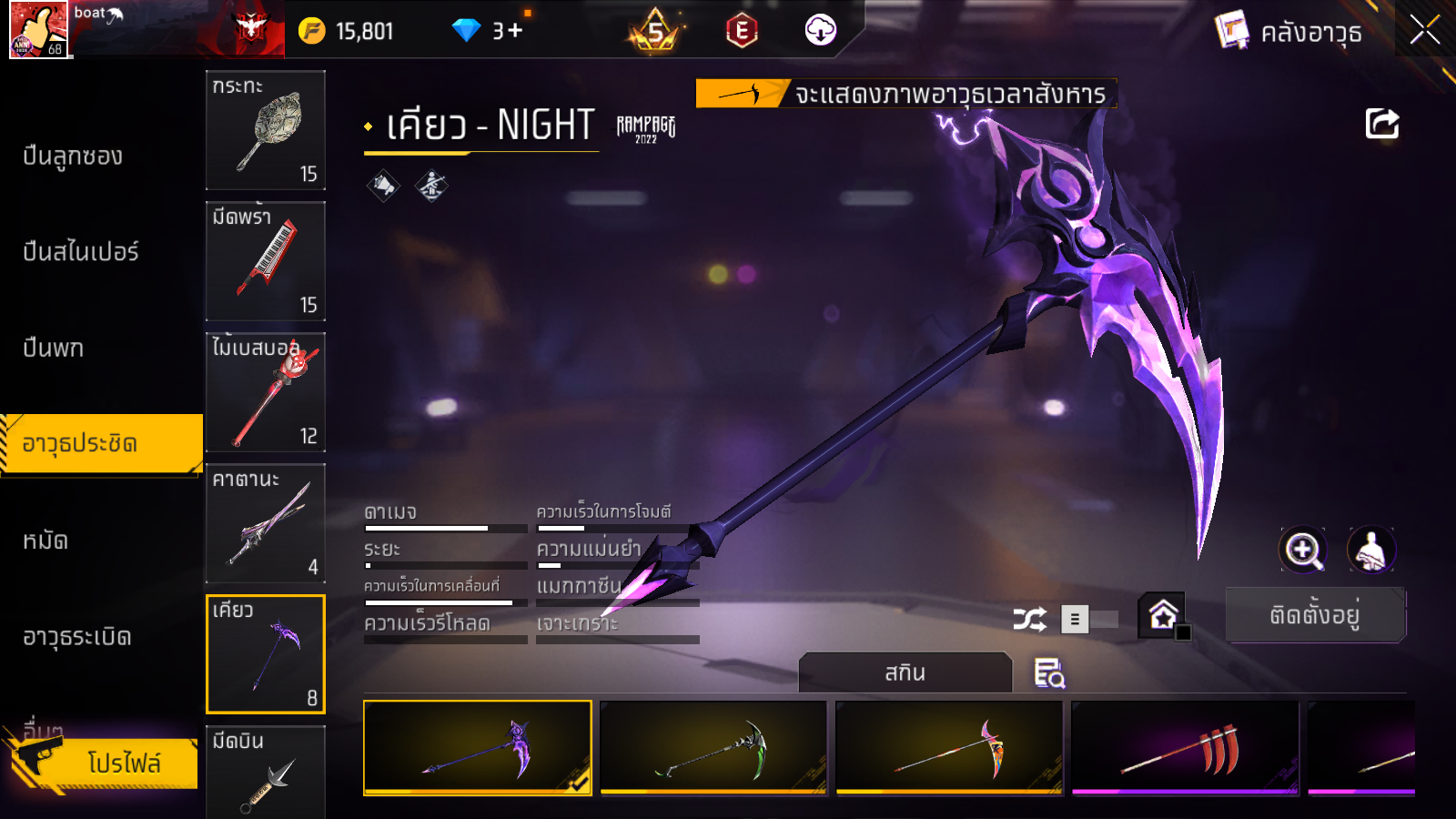Preview the weapon on the character

point(1370,550)
